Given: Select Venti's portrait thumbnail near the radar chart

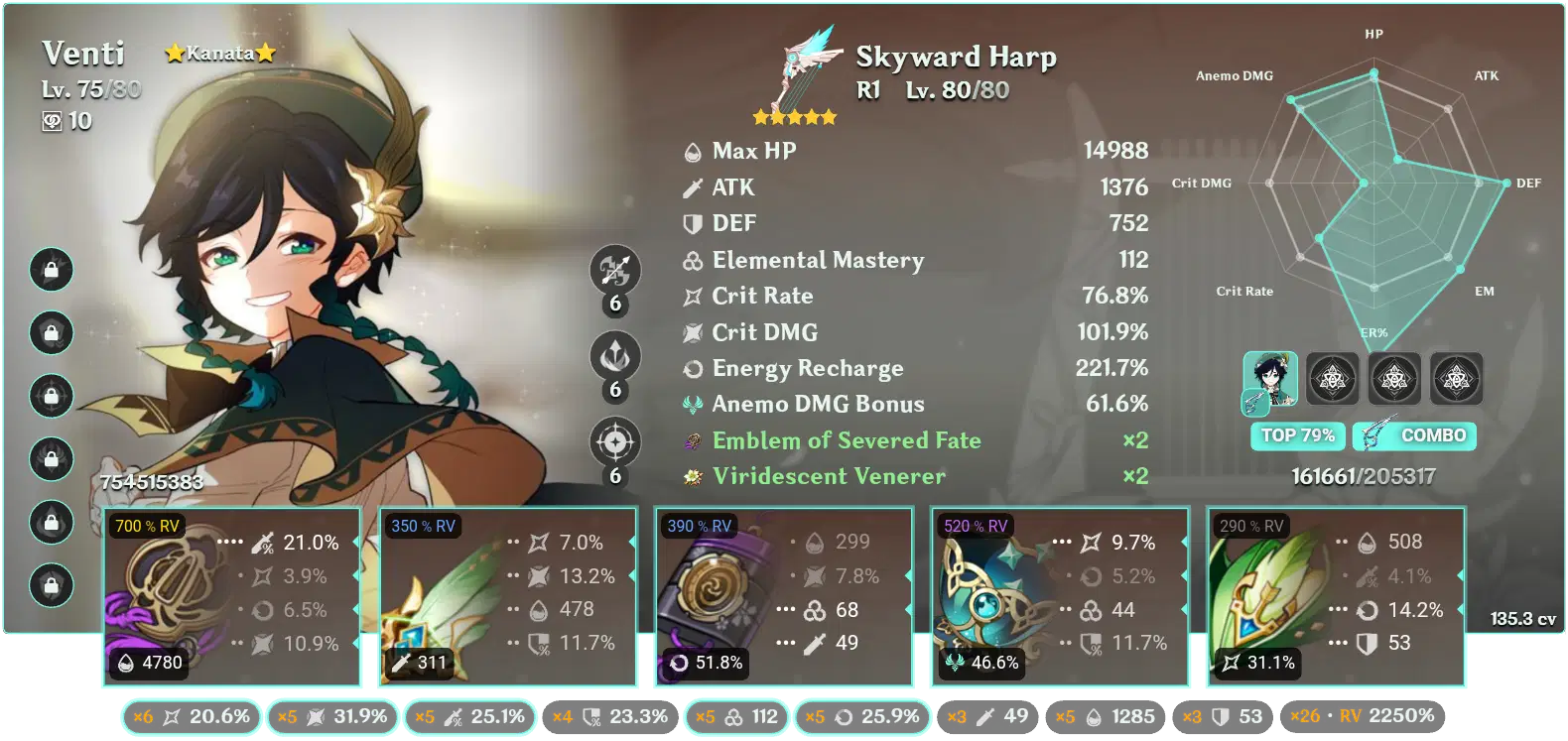Looking at the screenshot, I should pos(1270,380).
